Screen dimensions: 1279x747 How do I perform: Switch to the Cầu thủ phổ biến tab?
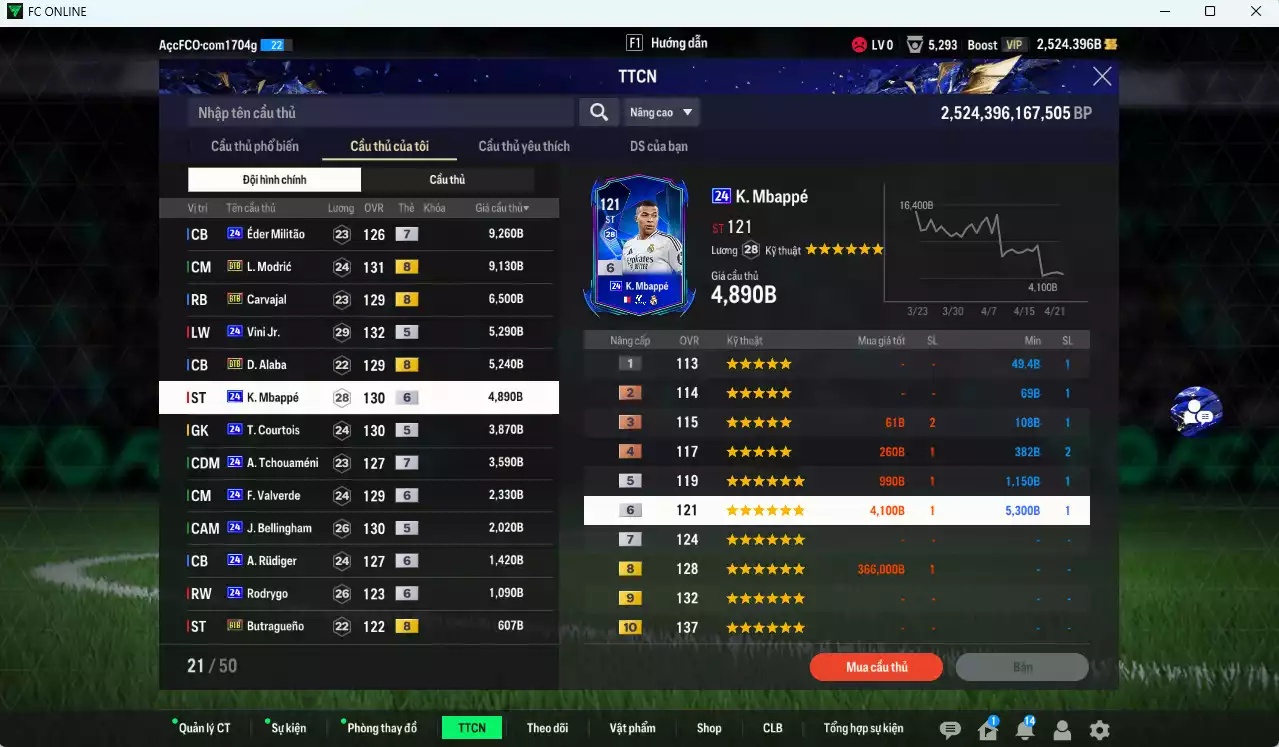click(x=254, y=146)
